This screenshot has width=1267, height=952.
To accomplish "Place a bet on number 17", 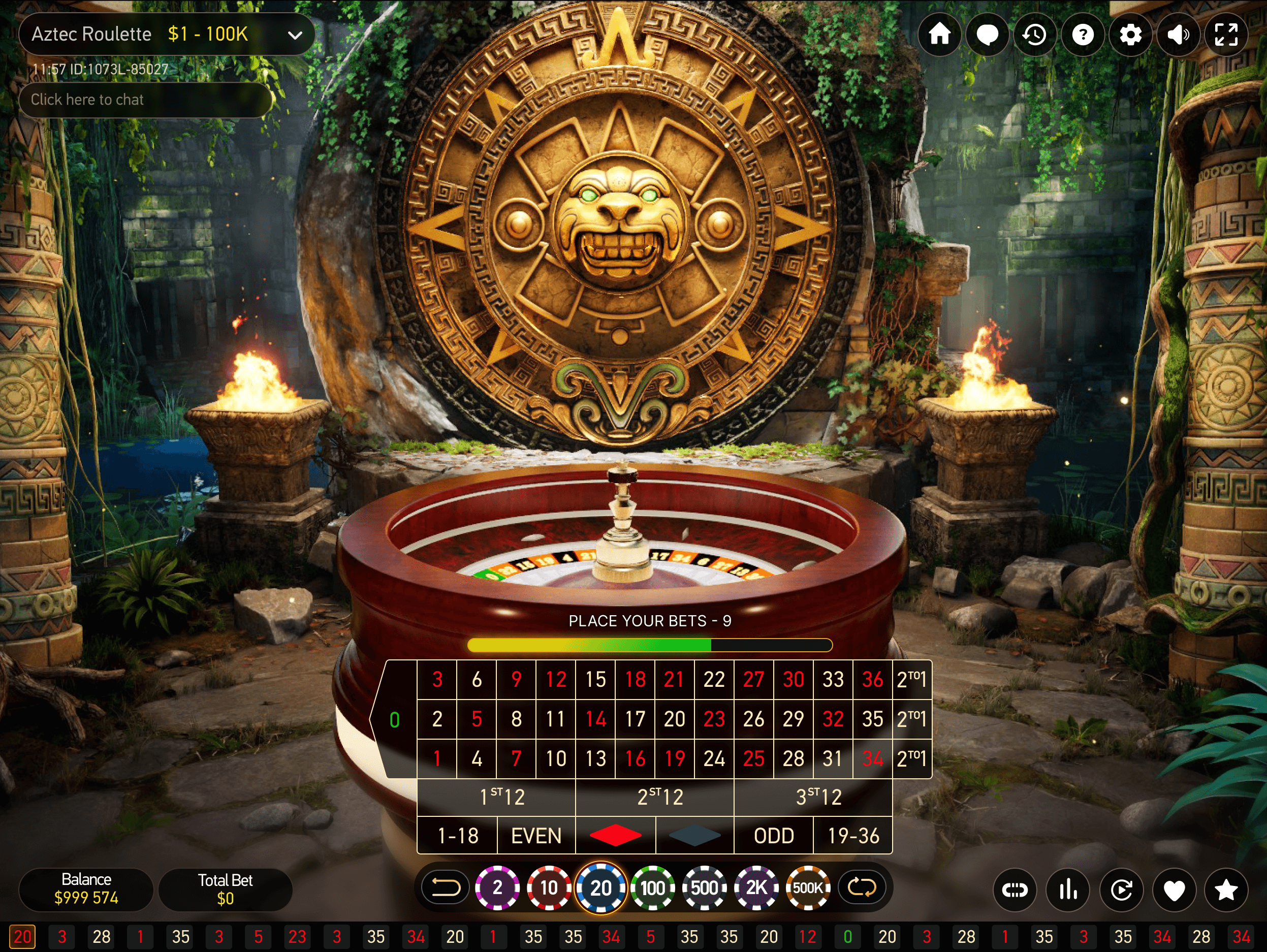I will 635,719.
